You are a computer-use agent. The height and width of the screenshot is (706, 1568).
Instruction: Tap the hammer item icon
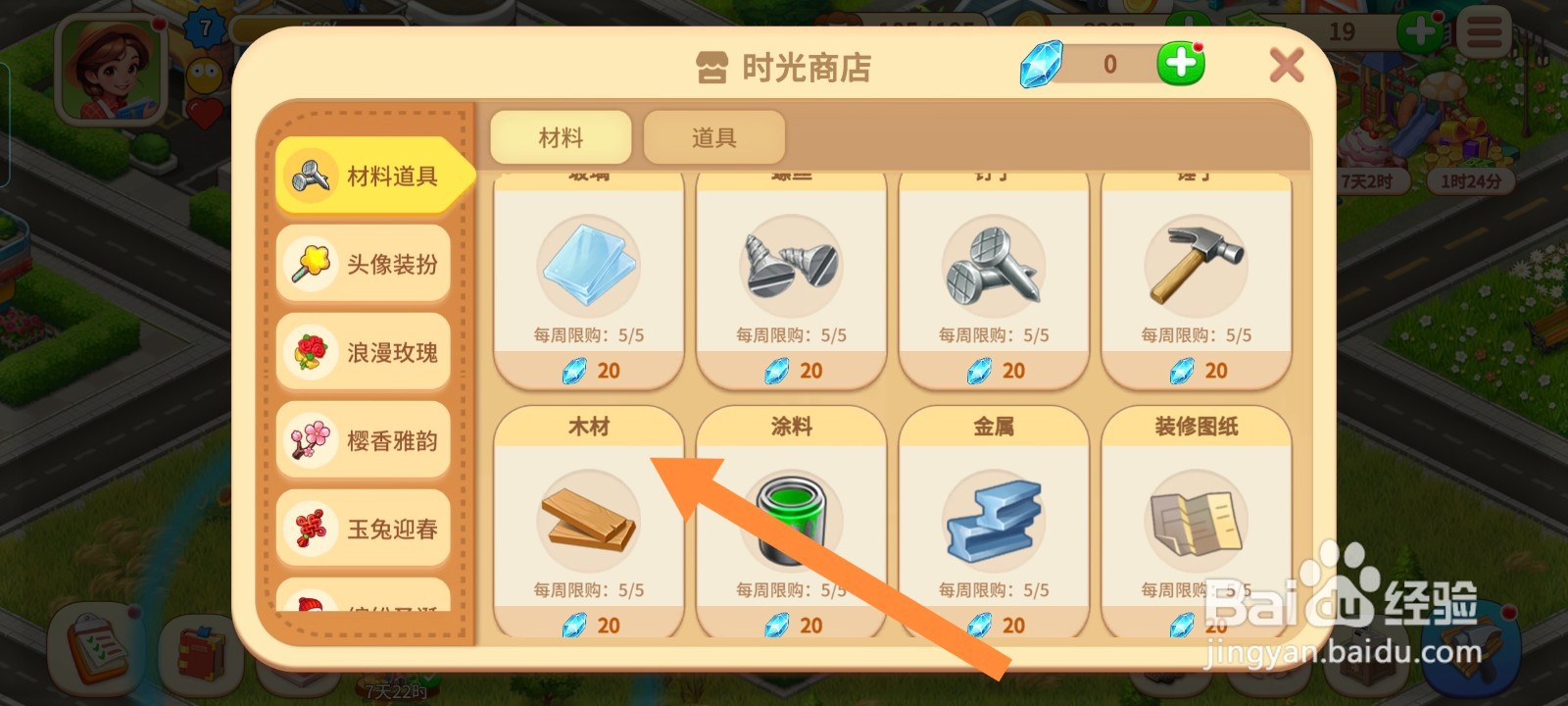tap(1196, 265)
